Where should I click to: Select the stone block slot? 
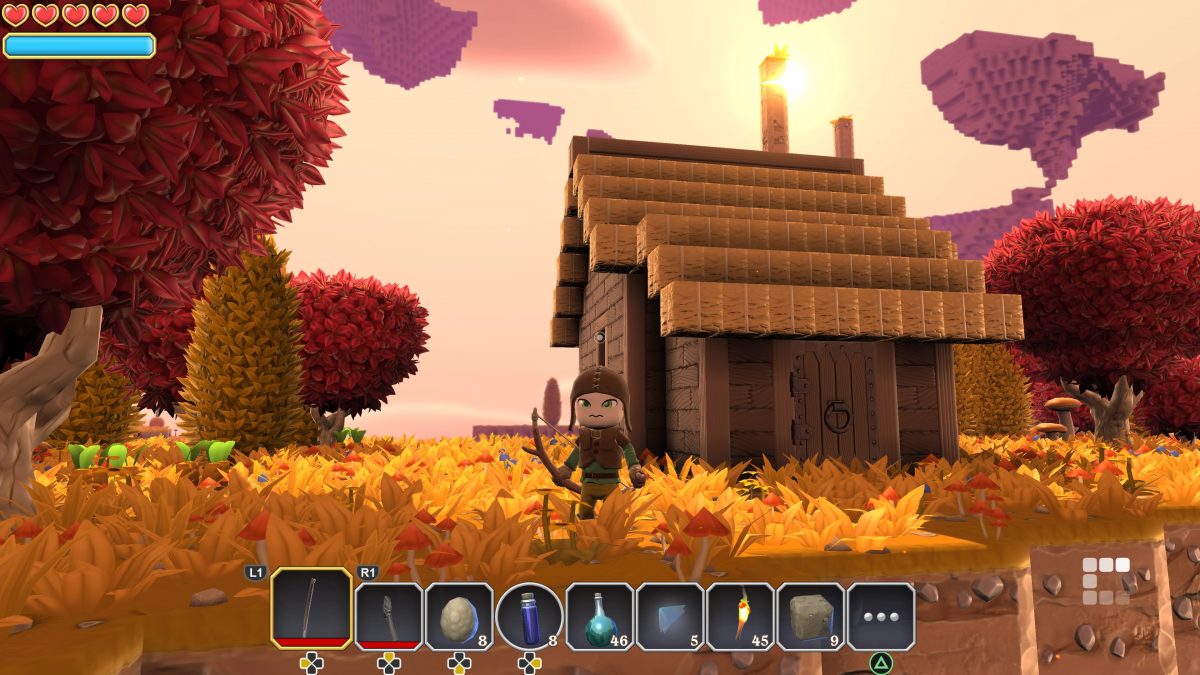click(811, 616)
